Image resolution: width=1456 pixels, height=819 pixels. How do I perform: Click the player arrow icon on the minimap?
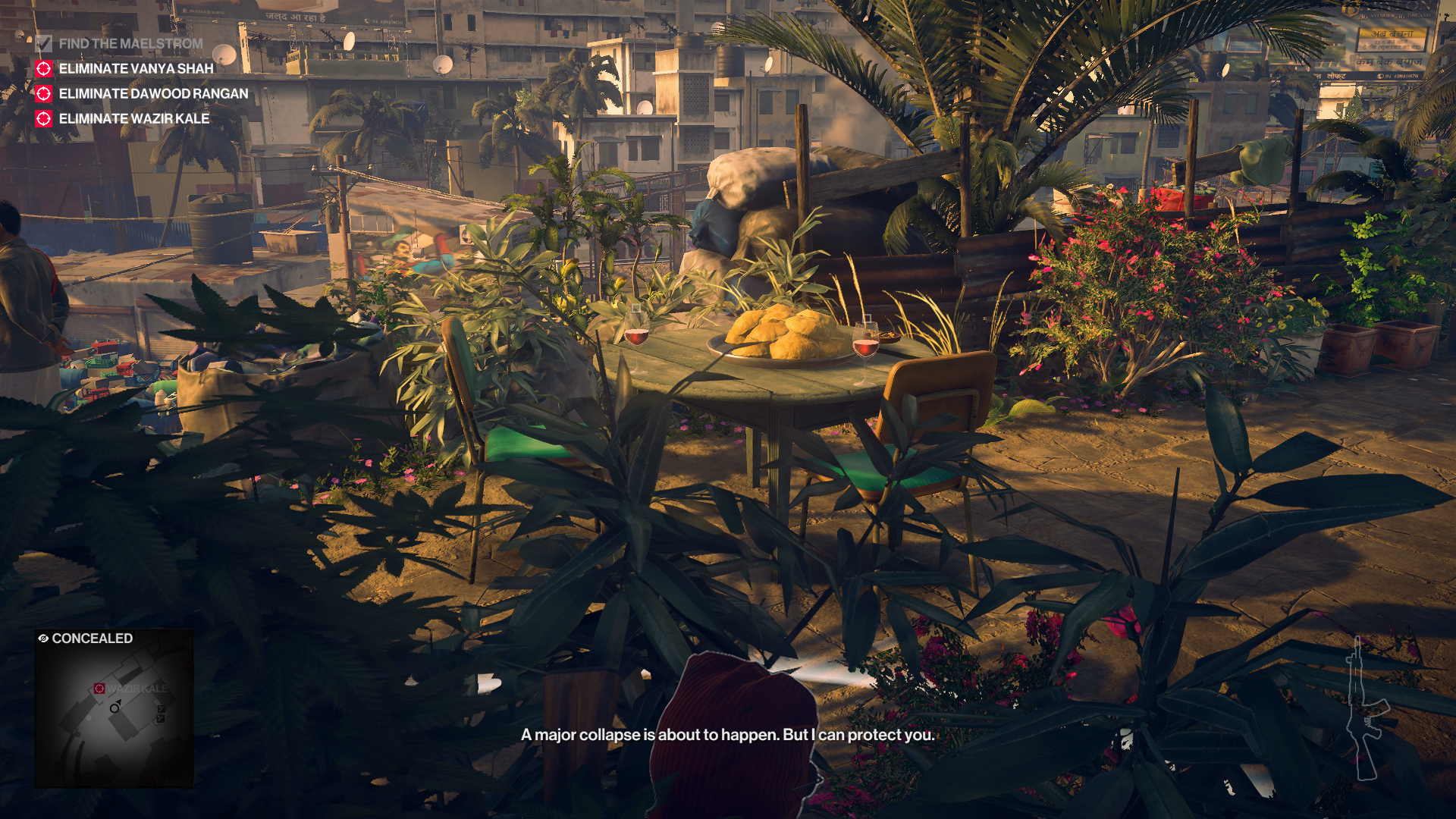tap(115, 708)
